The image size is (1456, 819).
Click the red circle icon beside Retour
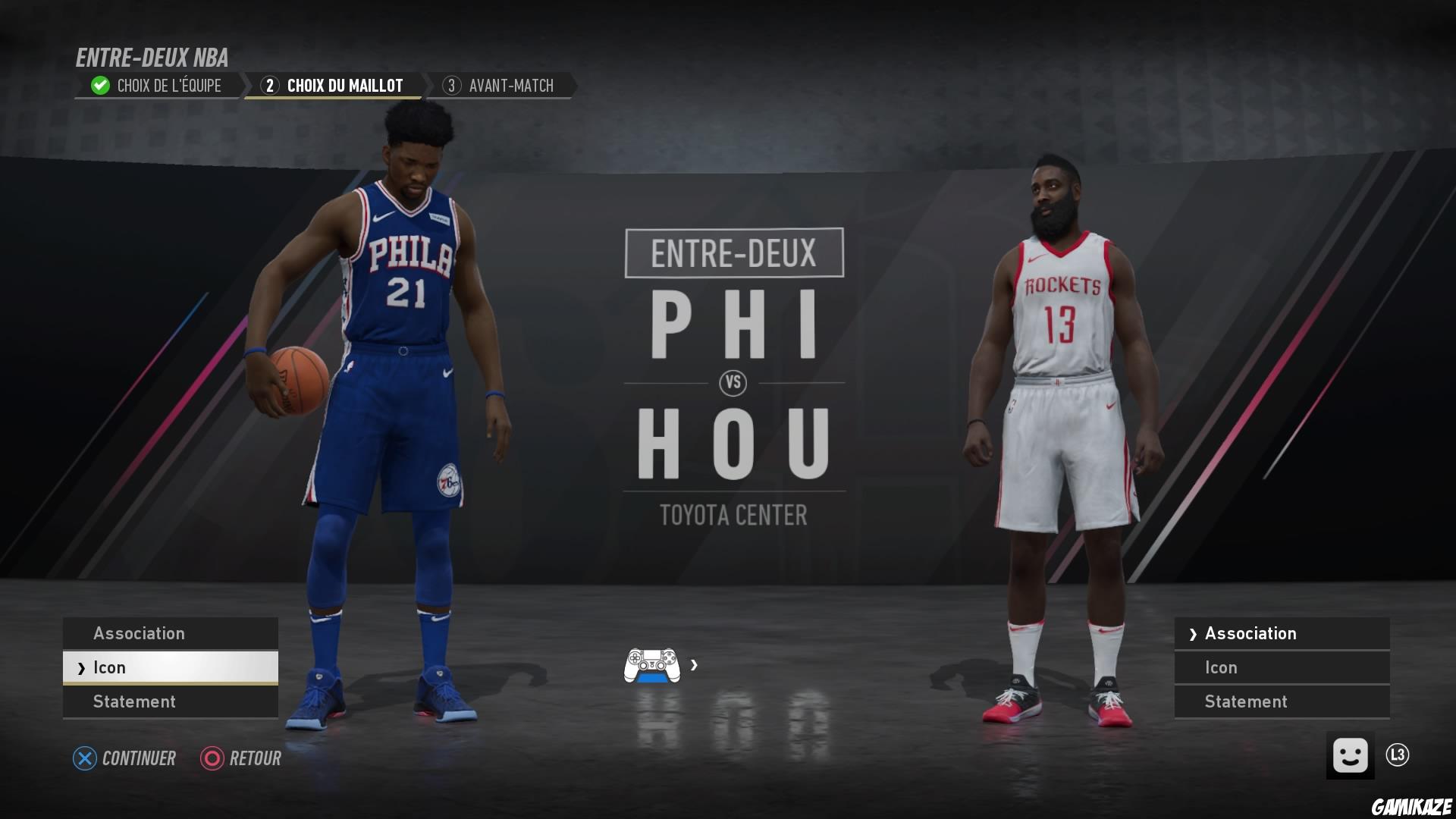pyautogui.click(x=211, y=758)
